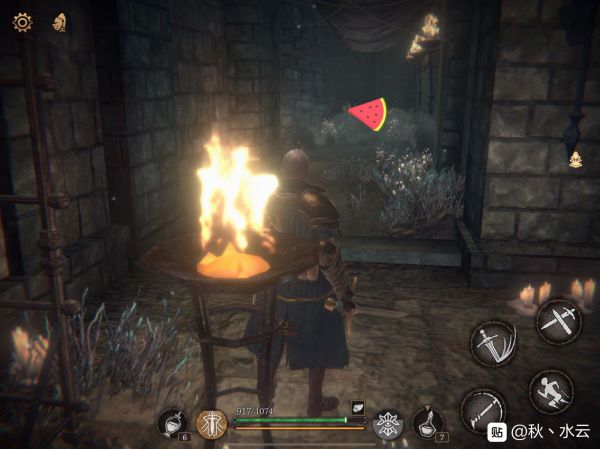
Task: Tap the running figure dodge button
Action: click(x=551, y=391)
